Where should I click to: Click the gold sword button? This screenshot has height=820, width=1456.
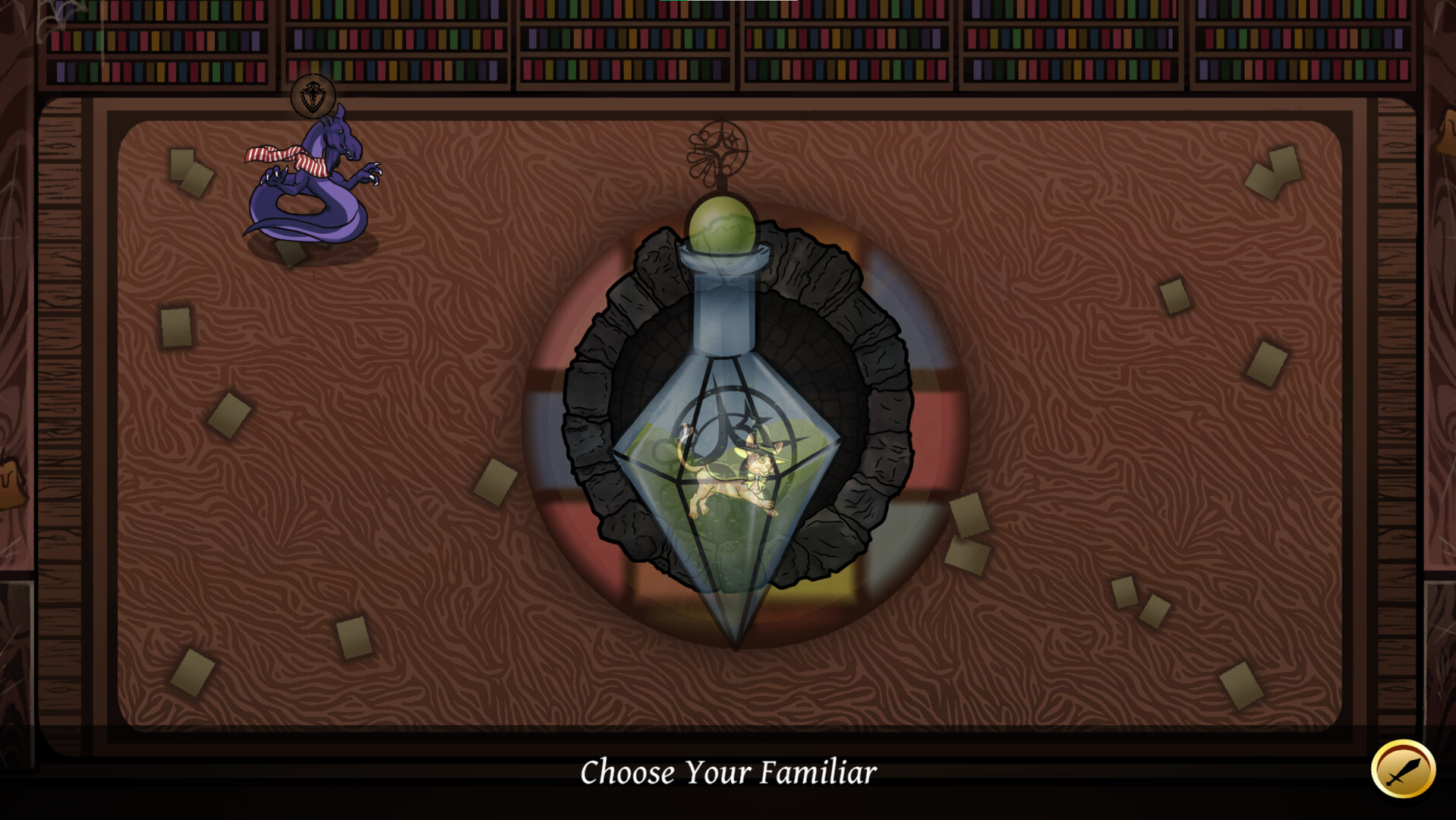[x=1402, y=770]
